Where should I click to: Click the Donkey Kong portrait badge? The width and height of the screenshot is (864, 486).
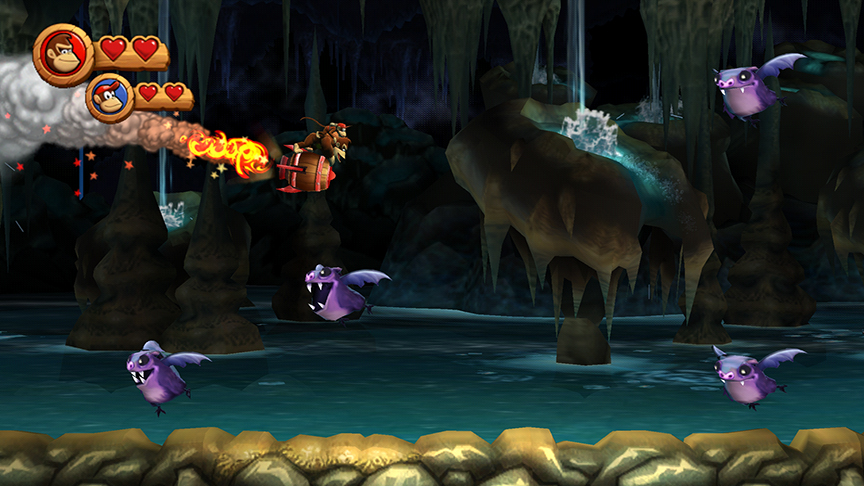point(64,54)
